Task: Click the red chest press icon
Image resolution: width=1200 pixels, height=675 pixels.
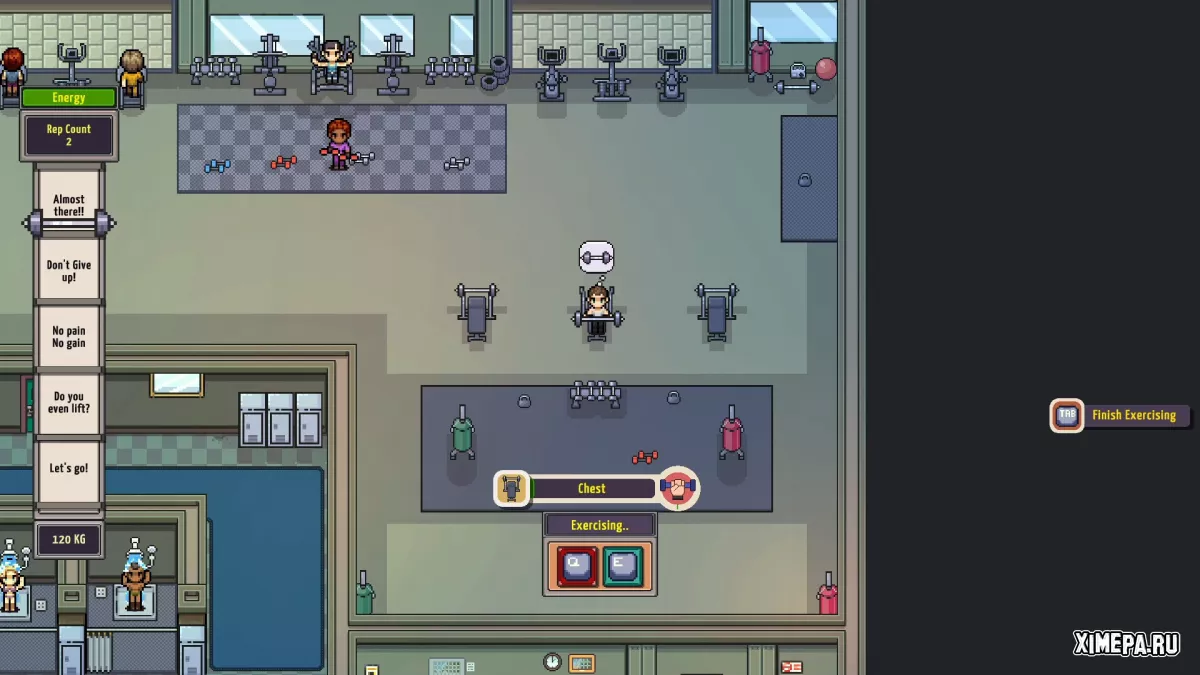Action: click(x=679, y=489)
